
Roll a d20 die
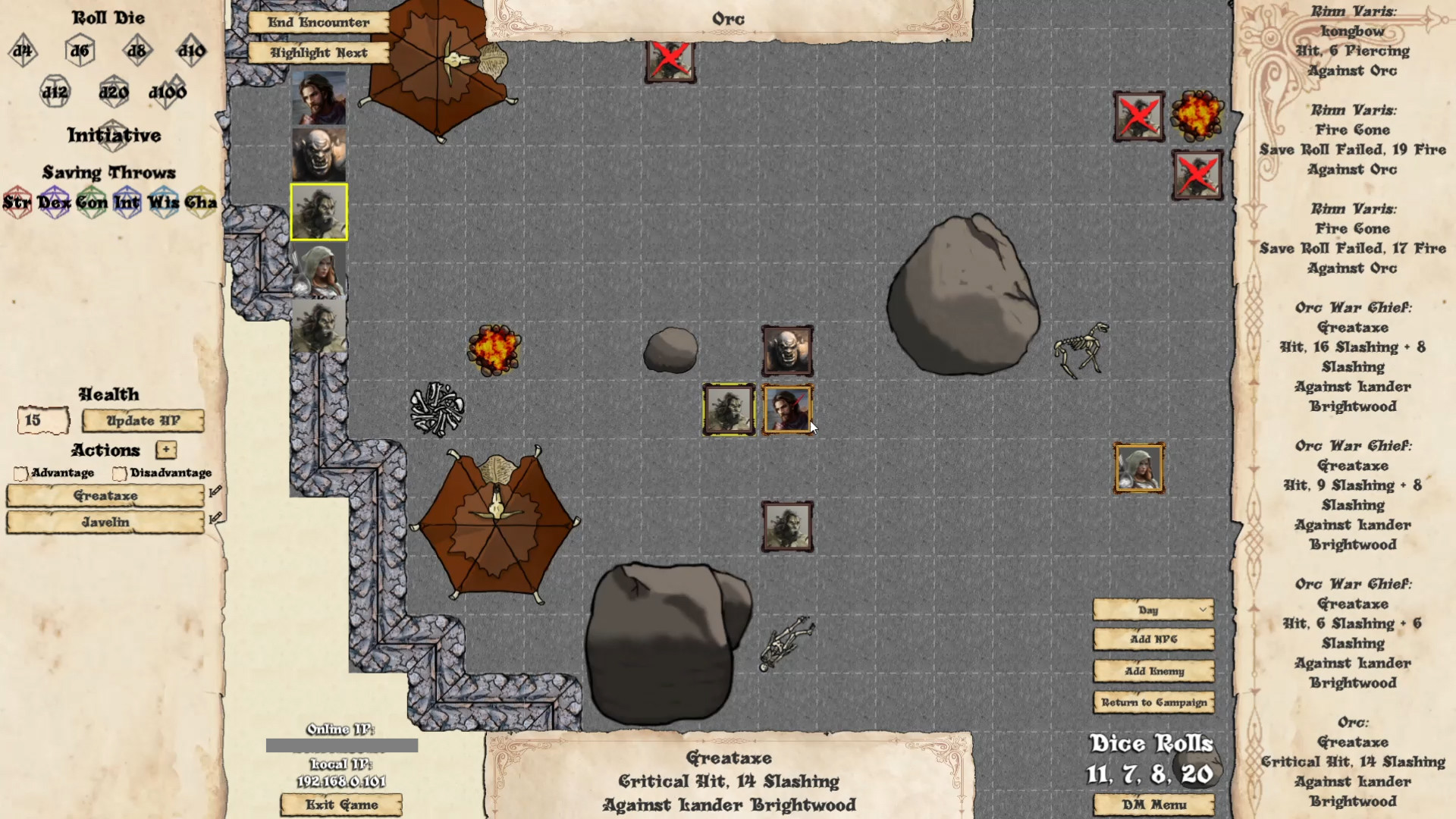pos(114,91)
